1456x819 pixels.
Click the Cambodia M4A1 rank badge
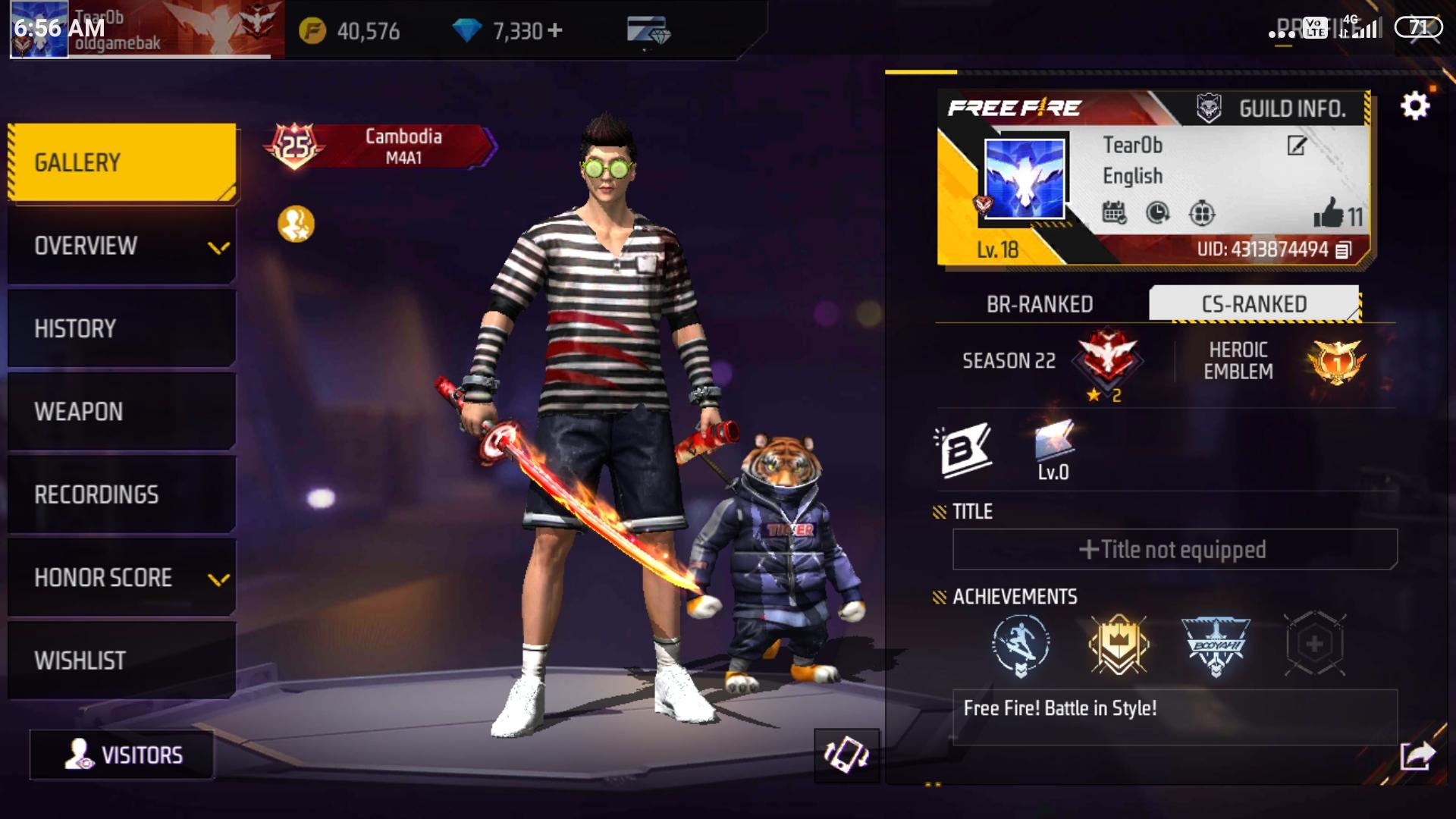(381, 146)
